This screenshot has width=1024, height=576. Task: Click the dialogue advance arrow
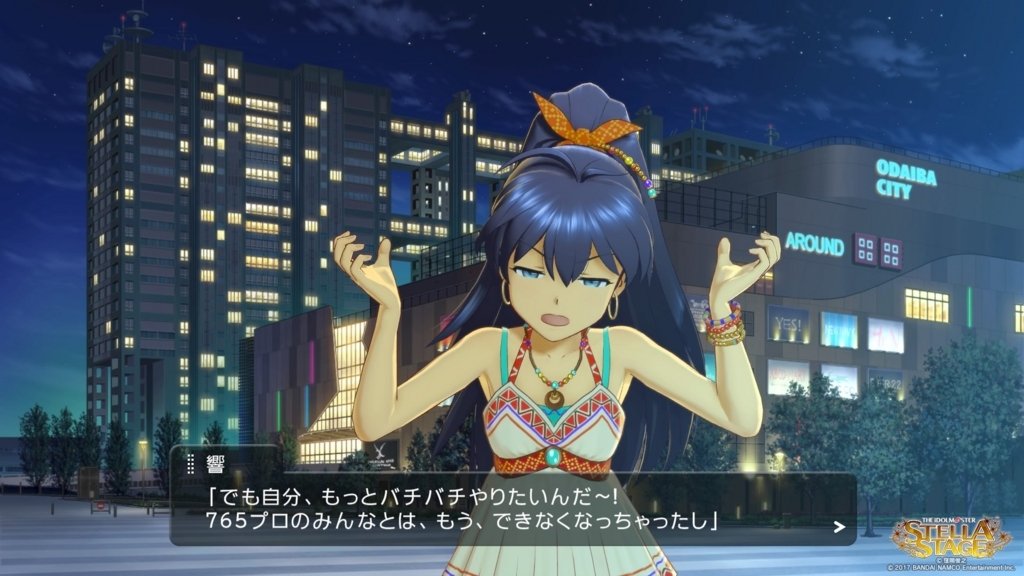pyautogui.click(x=839, y=526)
